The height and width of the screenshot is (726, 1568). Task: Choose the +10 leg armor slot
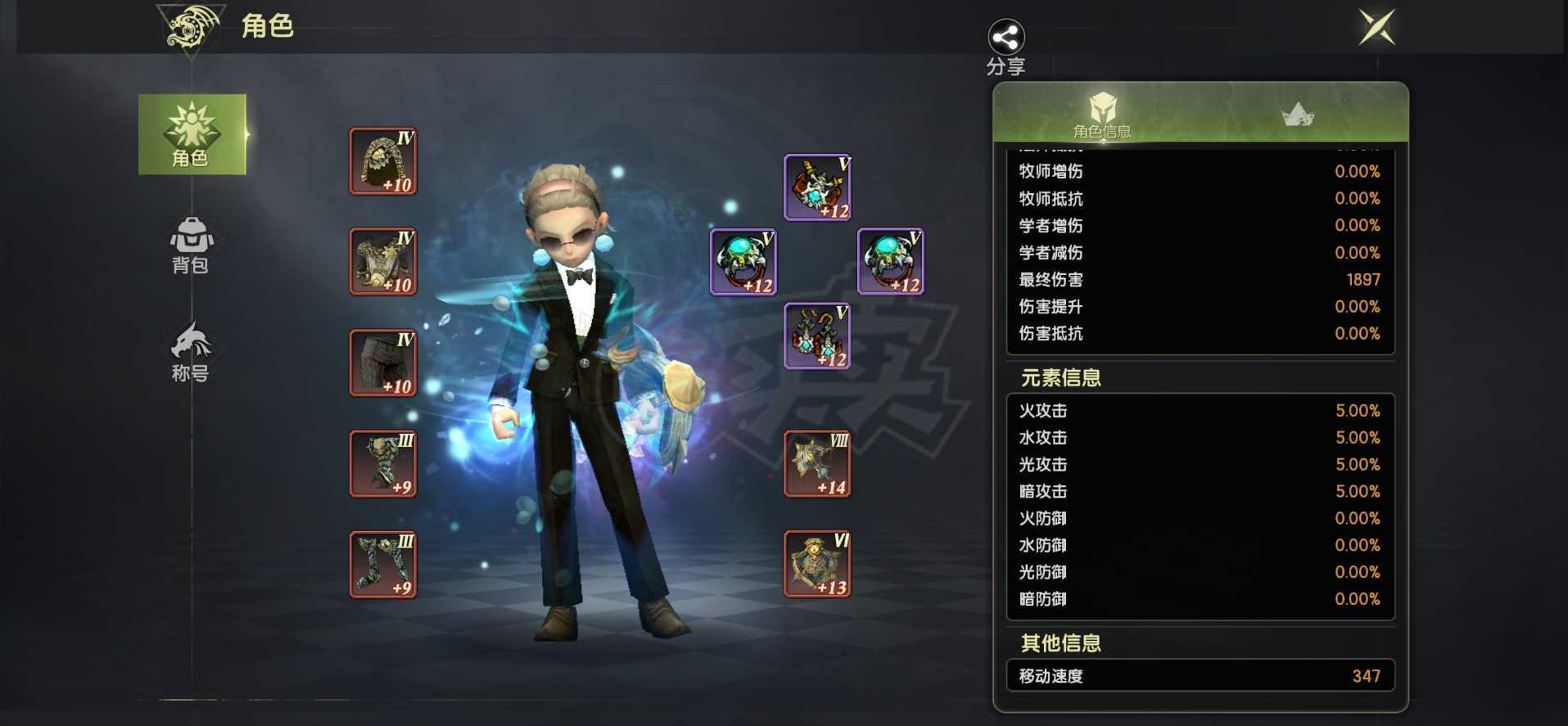[x=383, y=363]
